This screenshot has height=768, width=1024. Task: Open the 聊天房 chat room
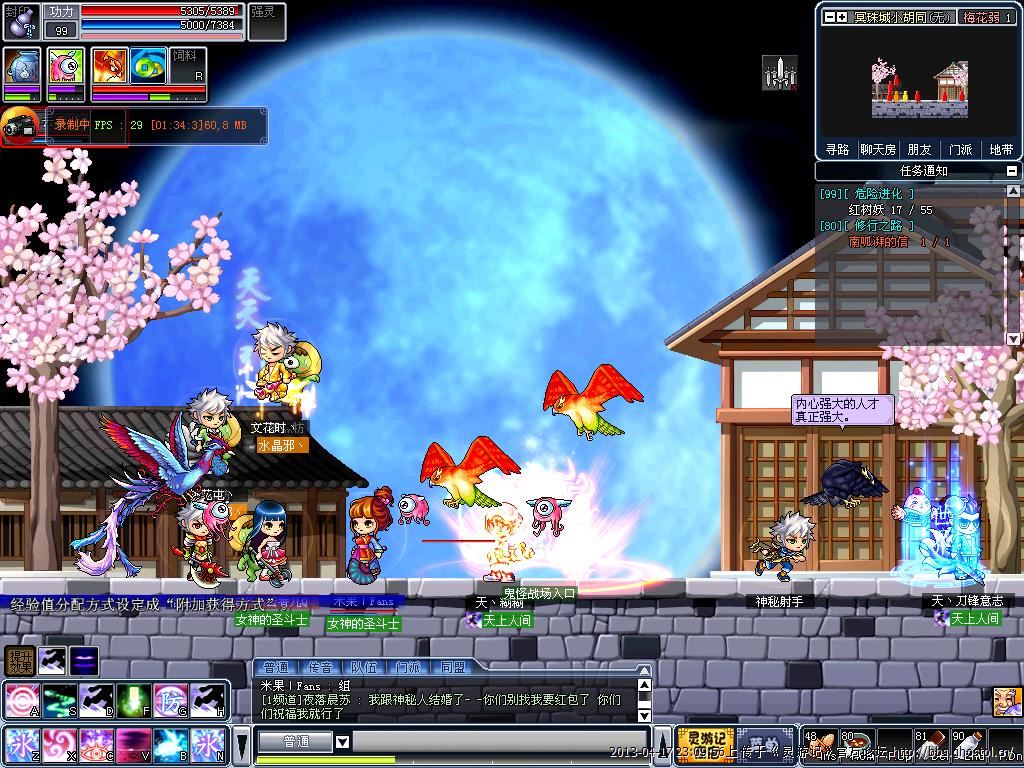pyautogui.click(x=878, y=149)
